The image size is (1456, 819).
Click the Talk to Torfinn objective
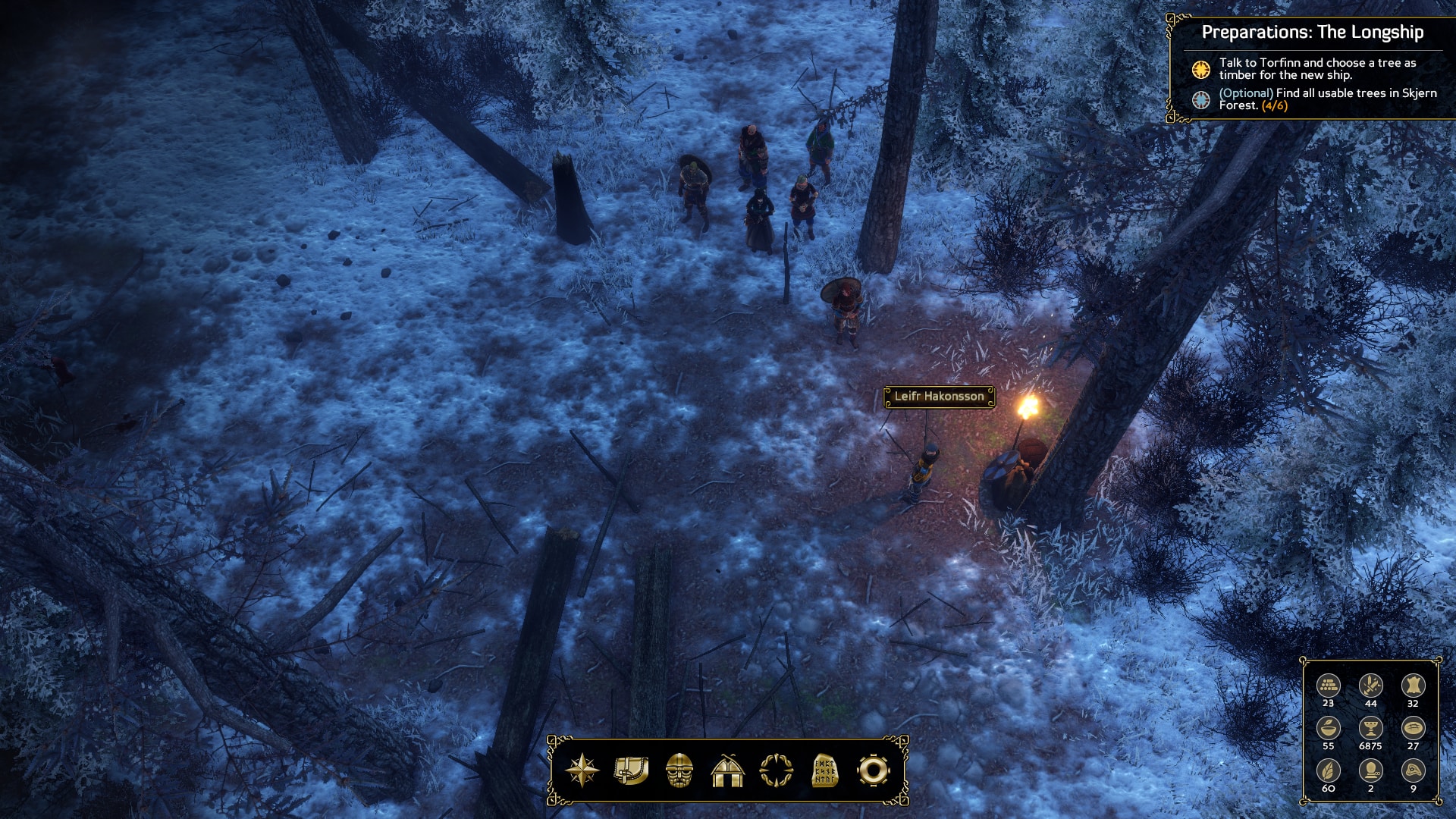click(1316, 69)
